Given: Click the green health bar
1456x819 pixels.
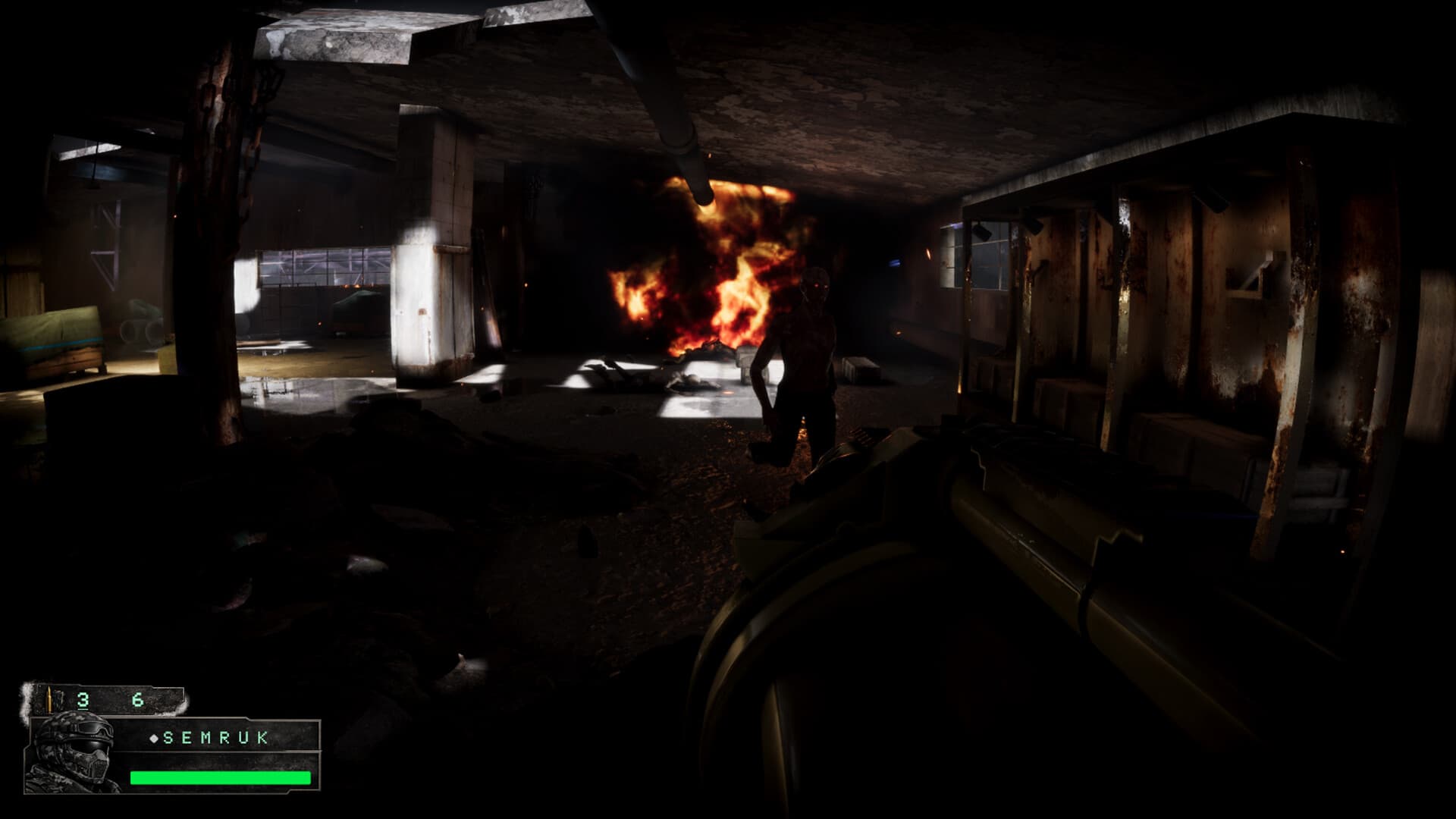Looking at the screenshot, I should click(220, 777).
